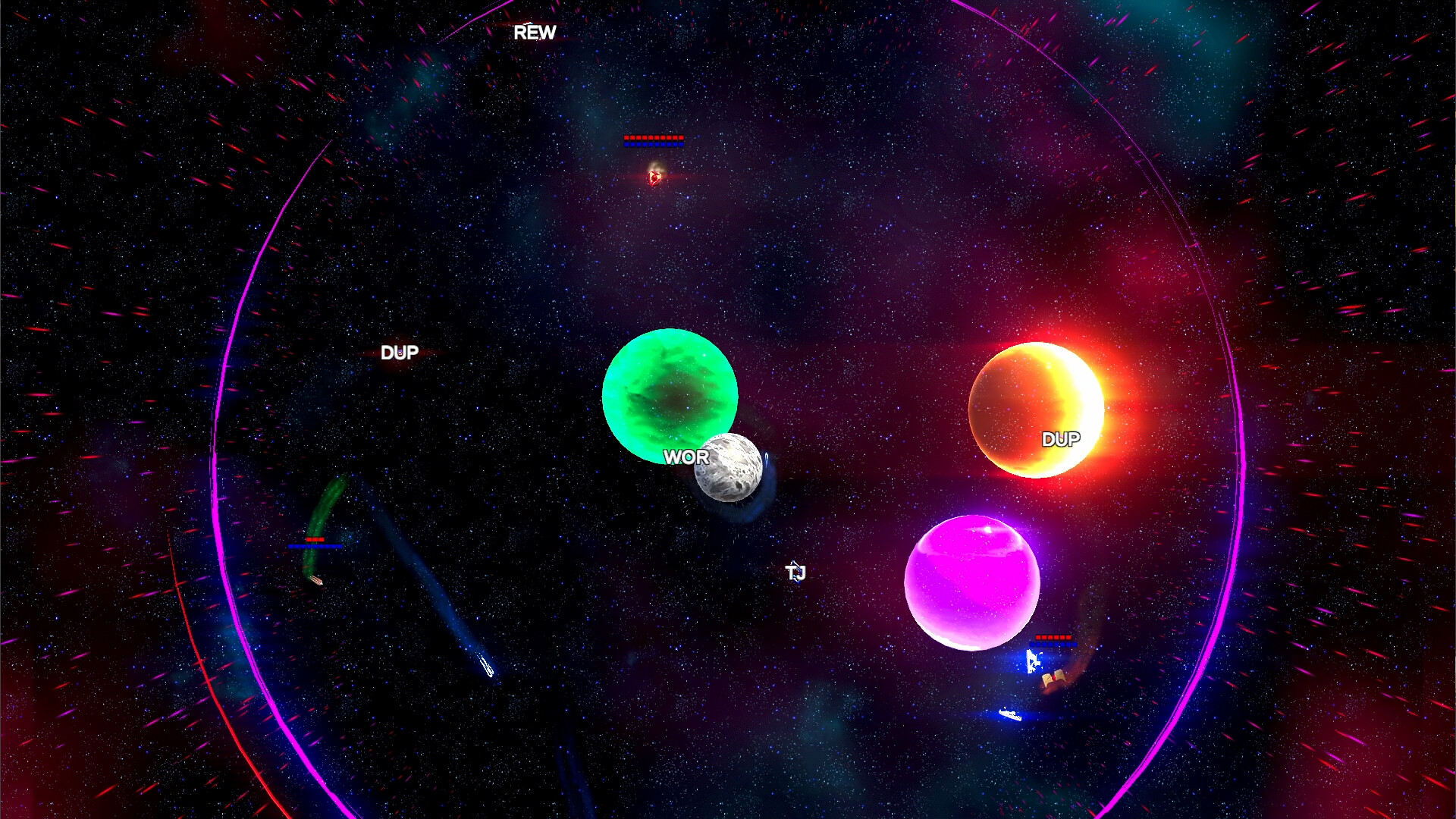The width and height of the screenshot is (1456, 819).
Task: Toggle the red health bar above the top enemy
Action: [653, 139]
